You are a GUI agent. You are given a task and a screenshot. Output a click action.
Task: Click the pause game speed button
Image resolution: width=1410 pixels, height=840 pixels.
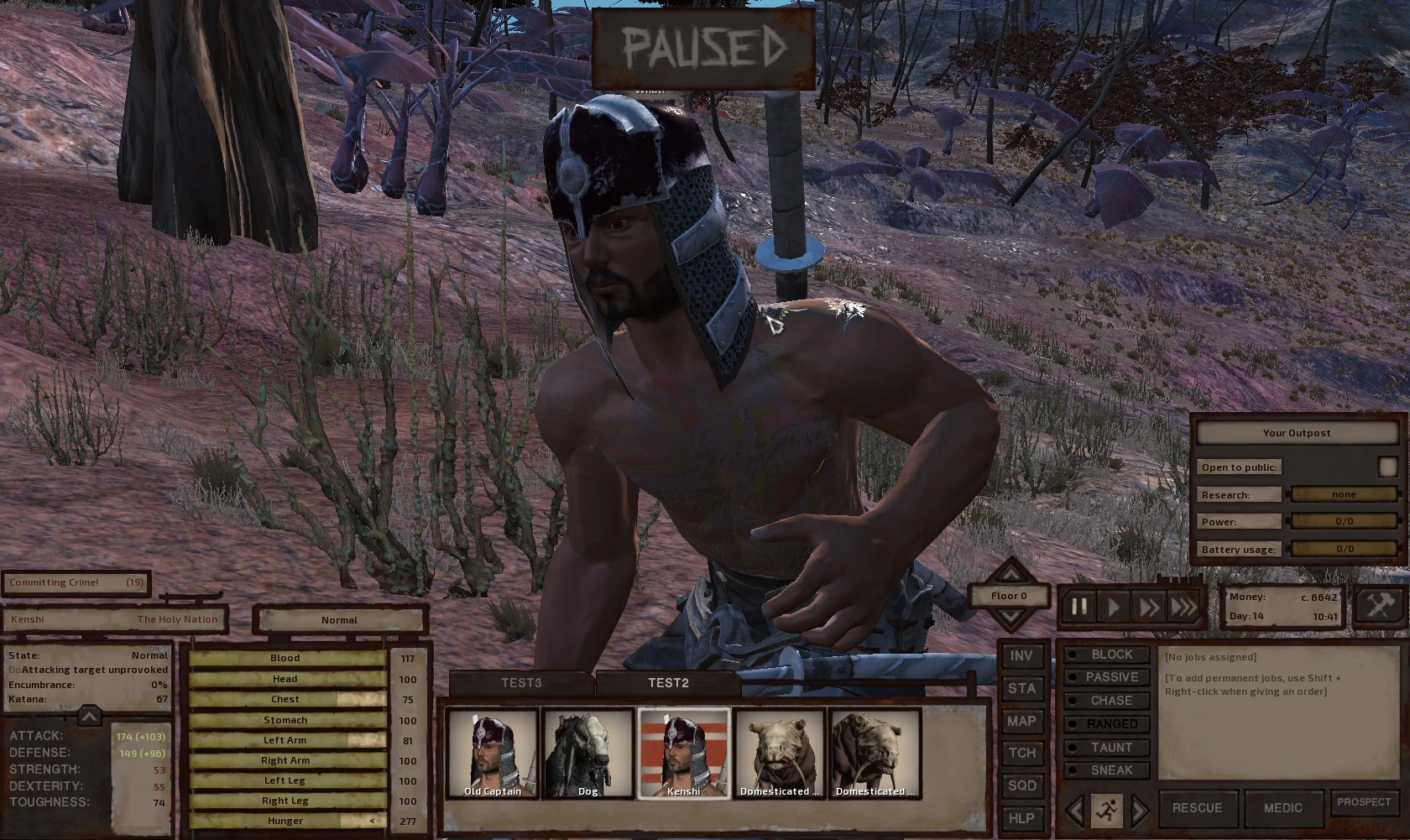click(1079, 606)
